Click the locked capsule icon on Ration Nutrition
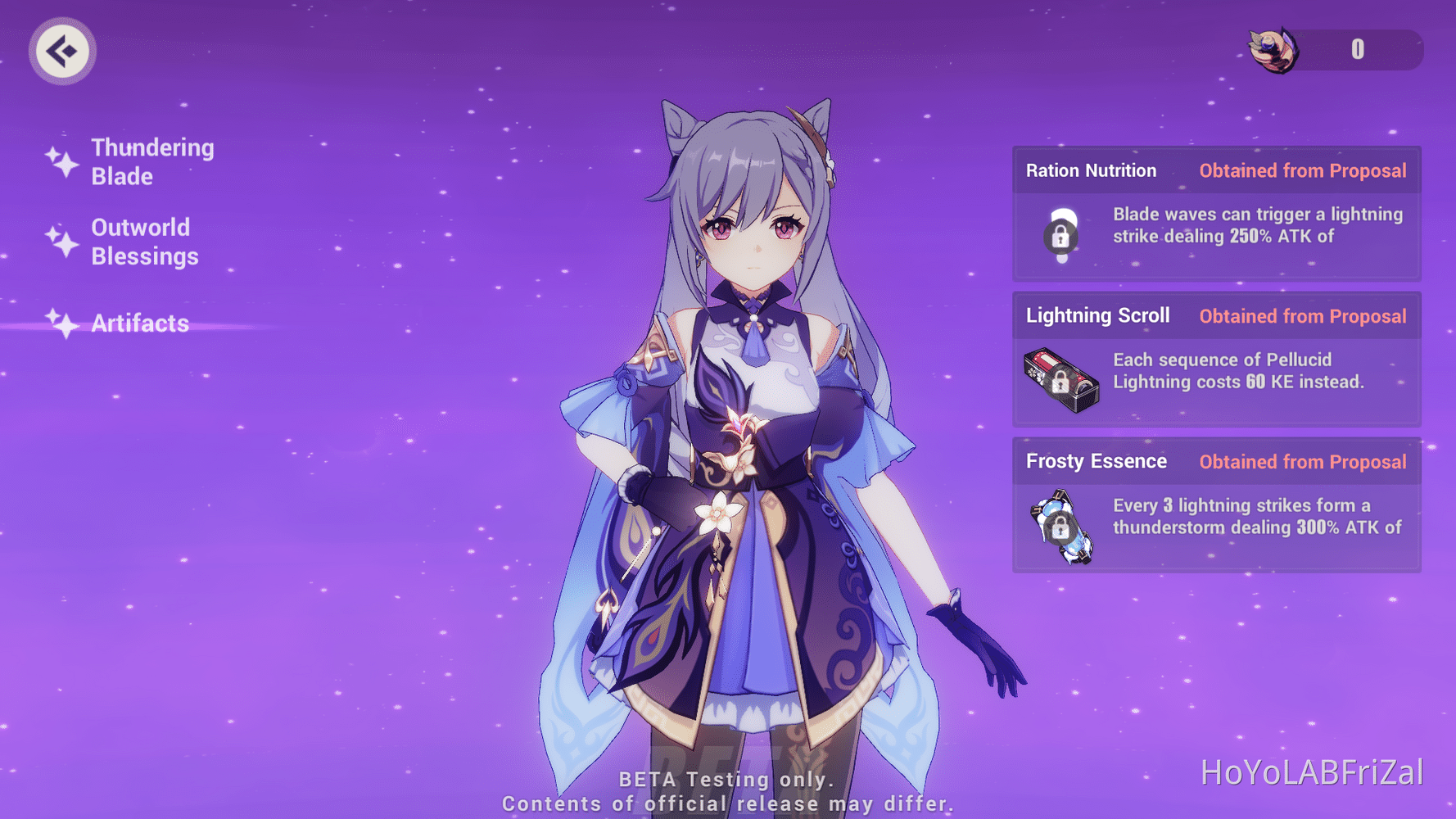 click(1062, 238)
